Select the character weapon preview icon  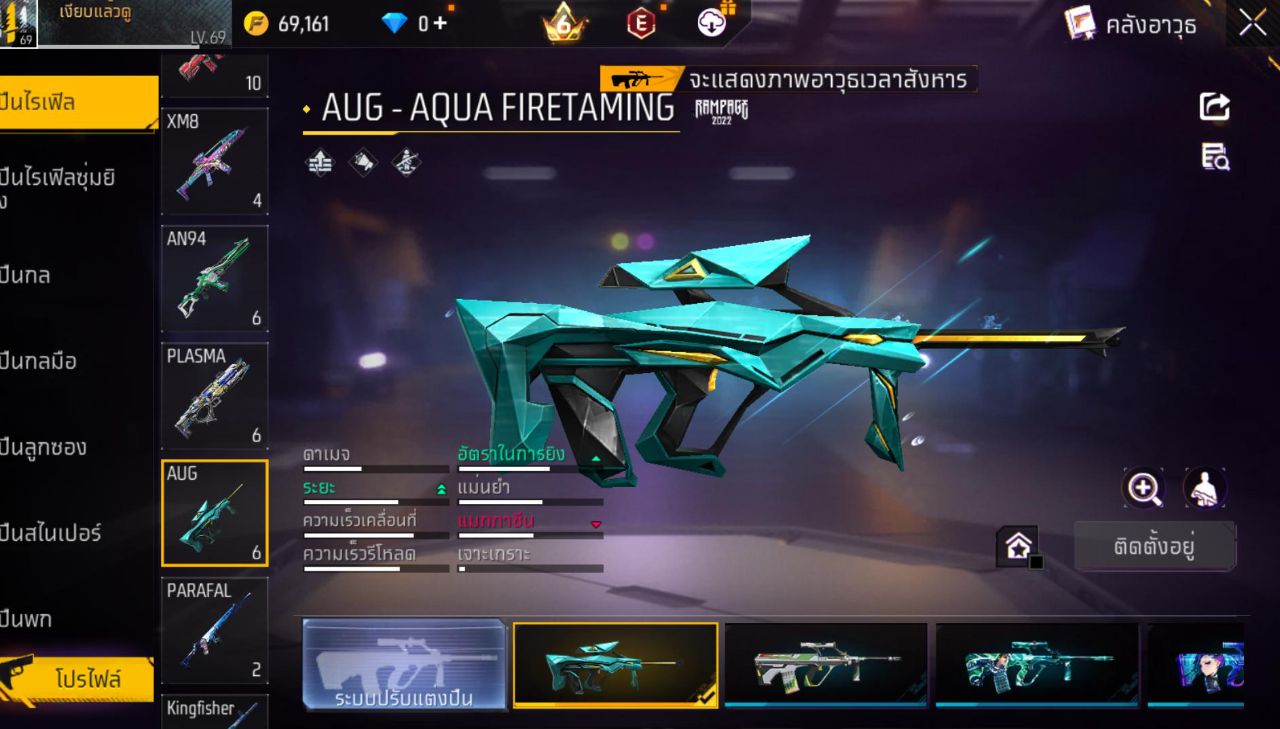point(1206,488)
